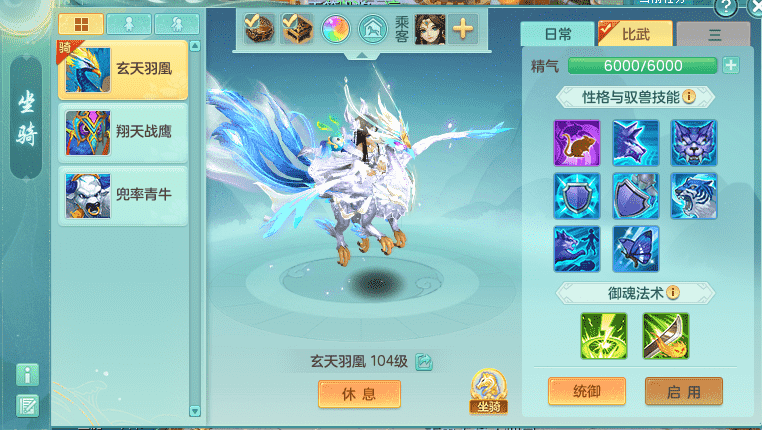Click the golden 坐骑 horse badge

pyautogui.click(x=489, y=392)
